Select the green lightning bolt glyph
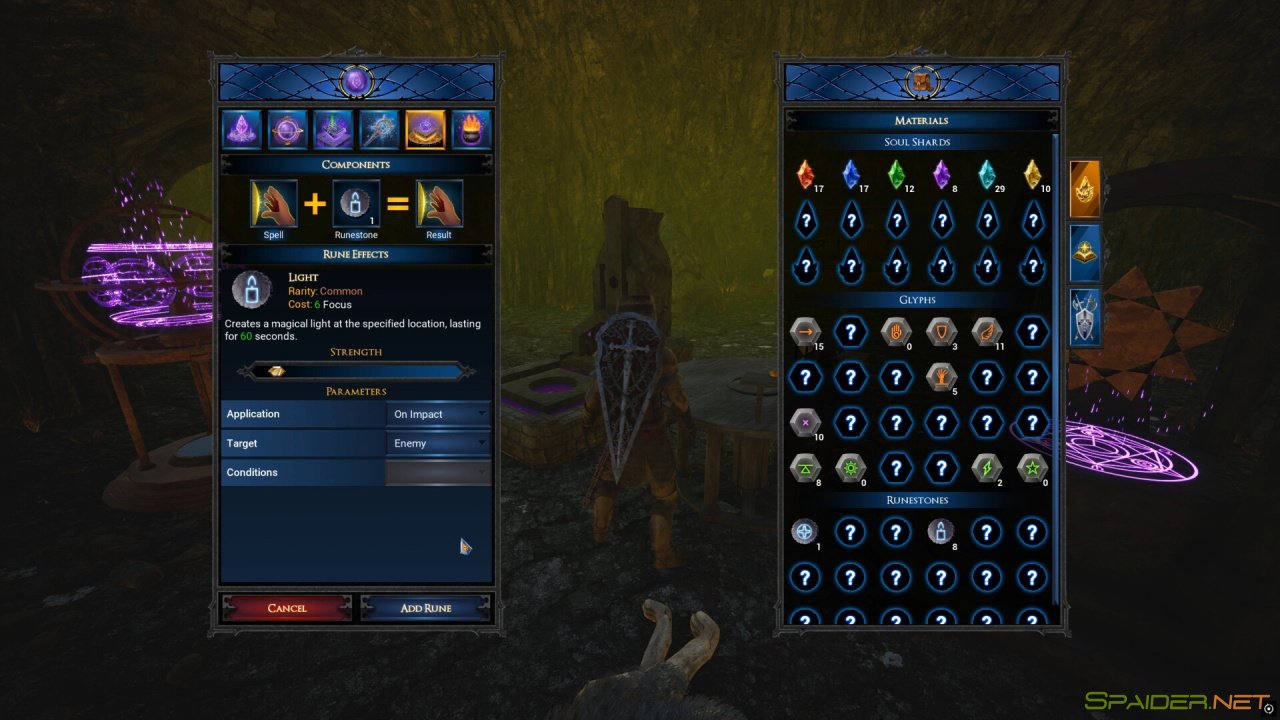 (986, 467)
